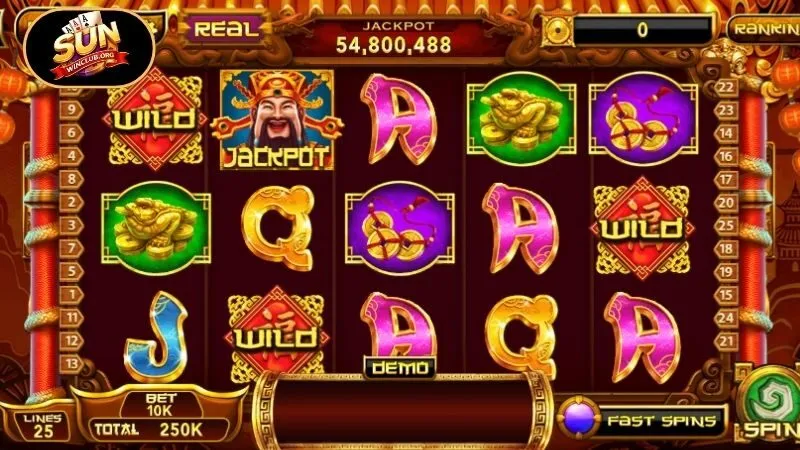Change the number of Lines
The height and width of the screenshot is (450, 800).
[x=41, y=425]
